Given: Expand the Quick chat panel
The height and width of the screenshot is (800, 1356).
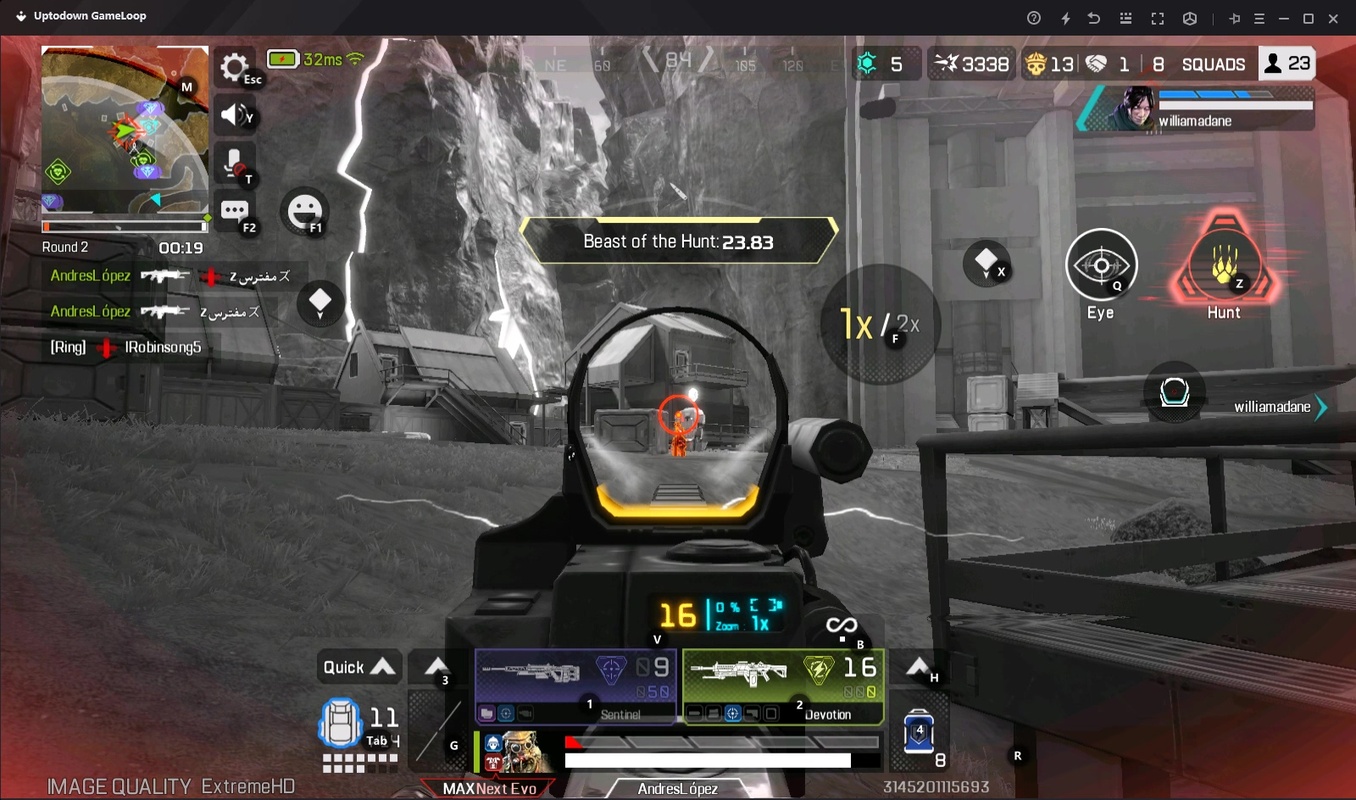Looking at the screenshot, I should (359, 667).
